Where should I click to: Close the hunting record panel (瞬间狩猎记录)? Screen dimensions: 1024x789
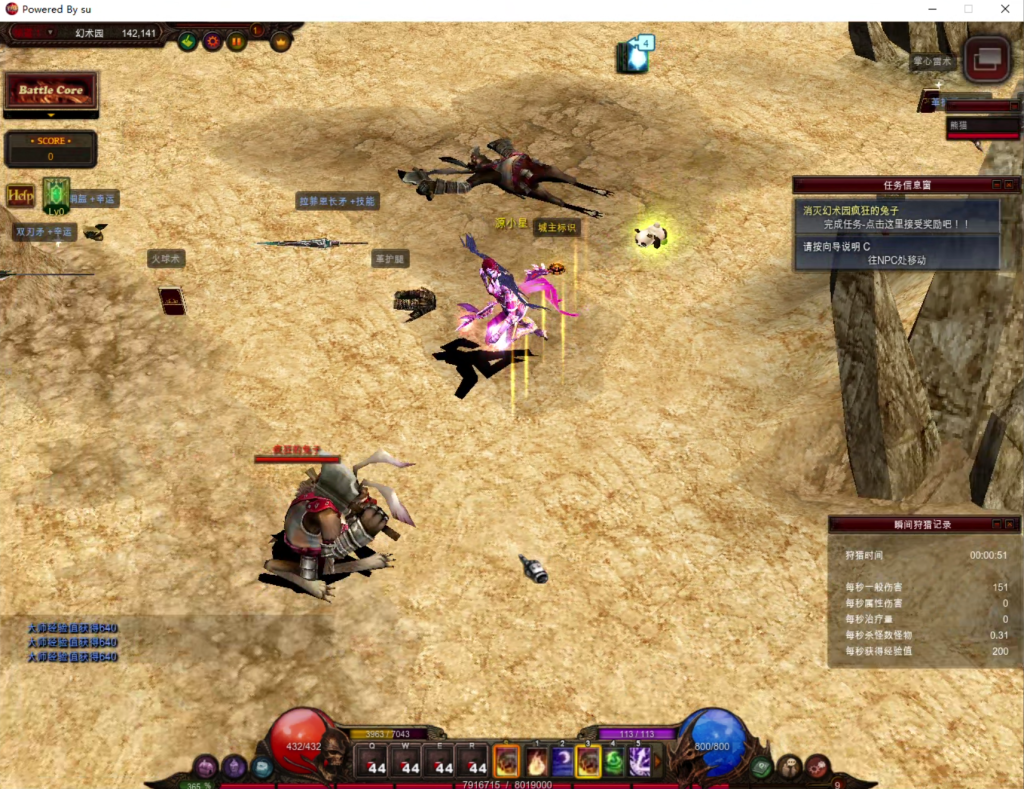1010,524
